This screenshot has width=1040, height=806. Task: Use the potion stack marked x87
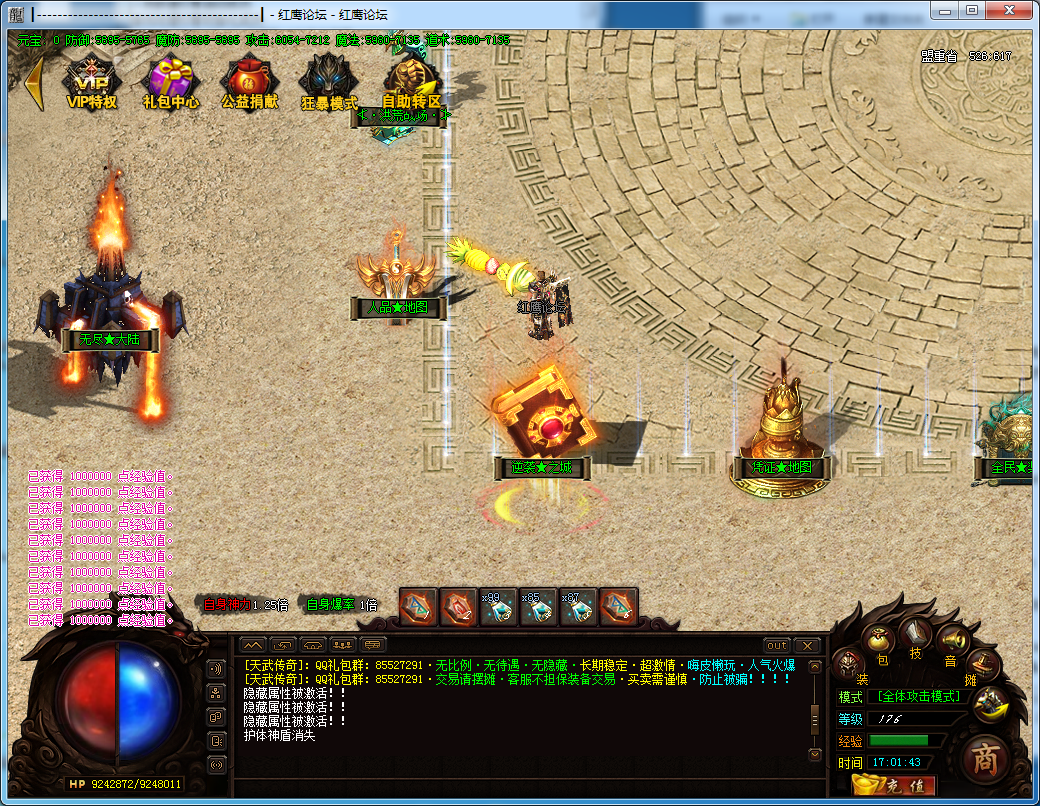coord(578,607)
